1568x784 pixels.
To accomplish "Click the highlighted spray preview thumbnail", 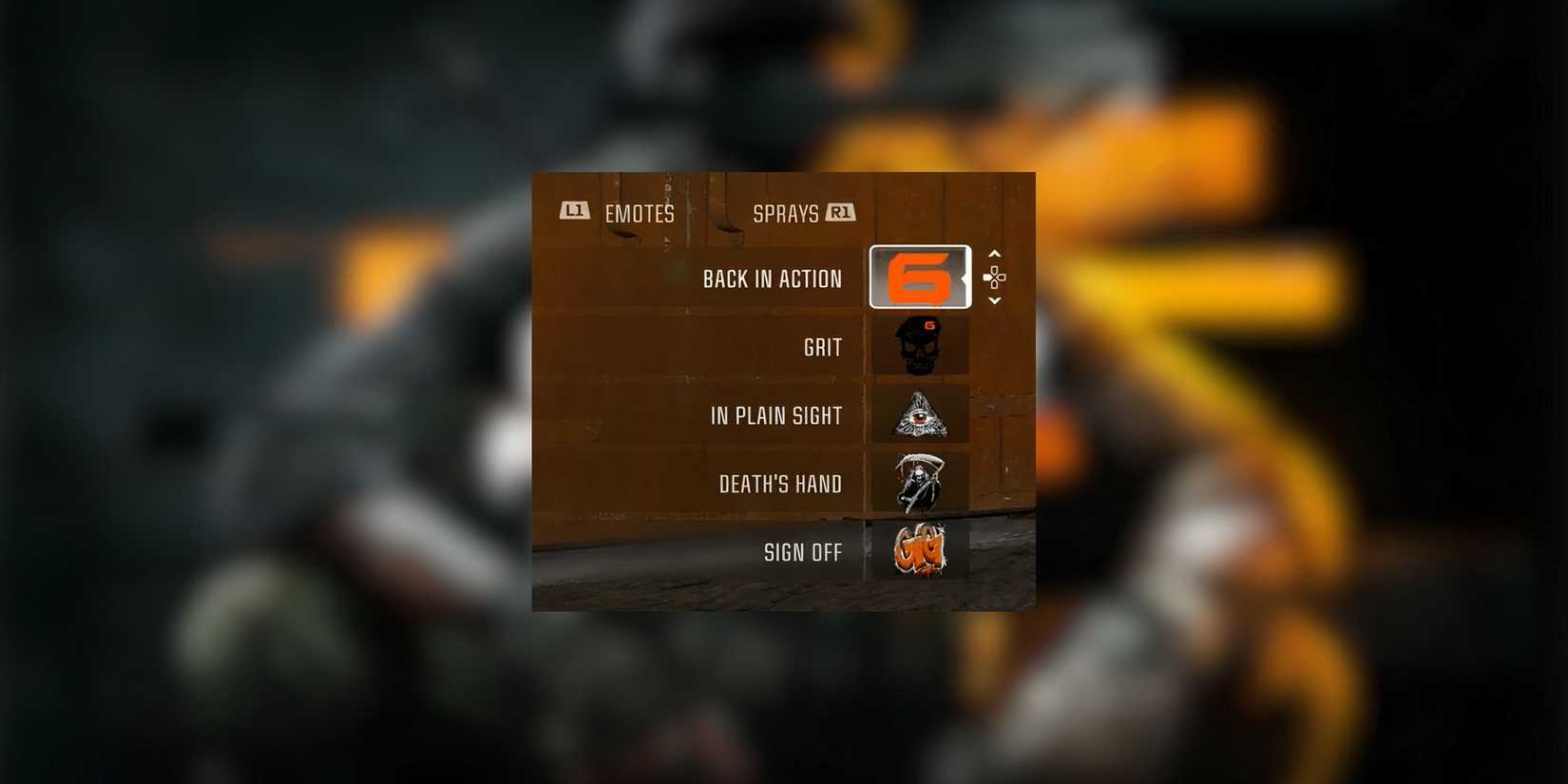I will pyautogui.click(x=918, y=277).
